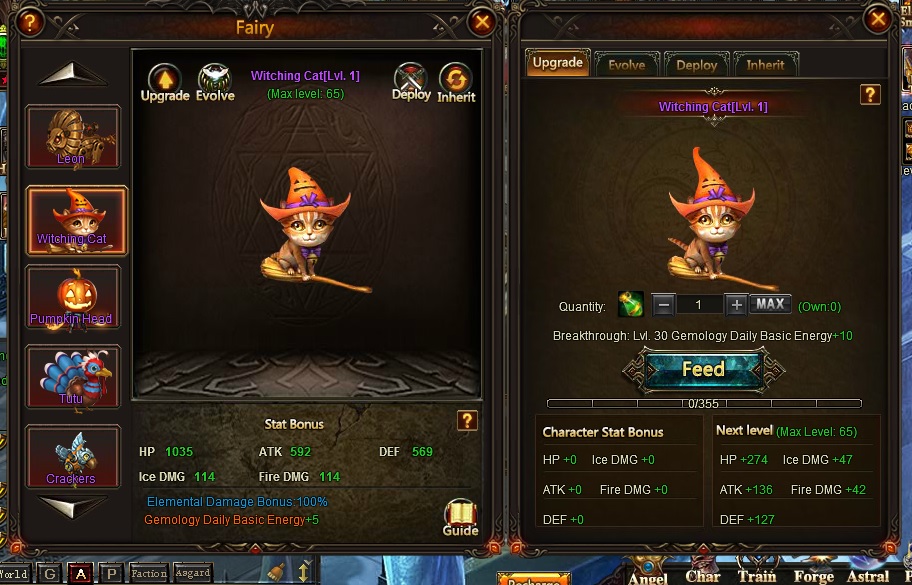Select the Crackers fairy thumbnail
Viewport: 912px width, 585px height.
coord(72,456)
